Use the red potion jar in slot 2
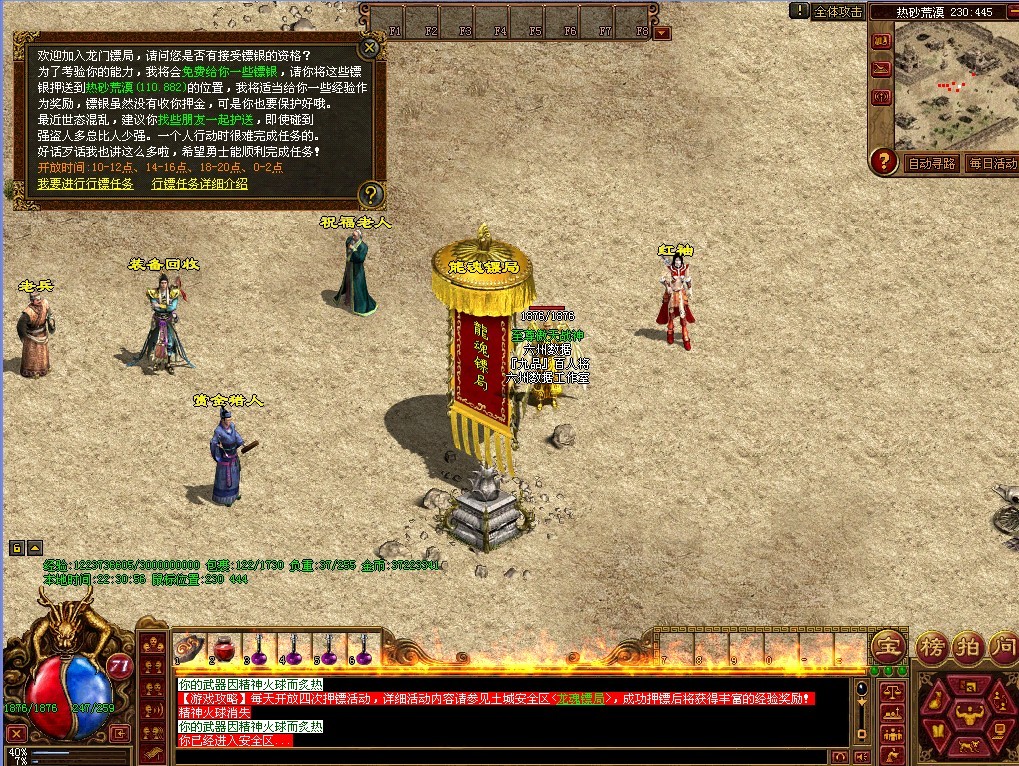 click(221, 649)
